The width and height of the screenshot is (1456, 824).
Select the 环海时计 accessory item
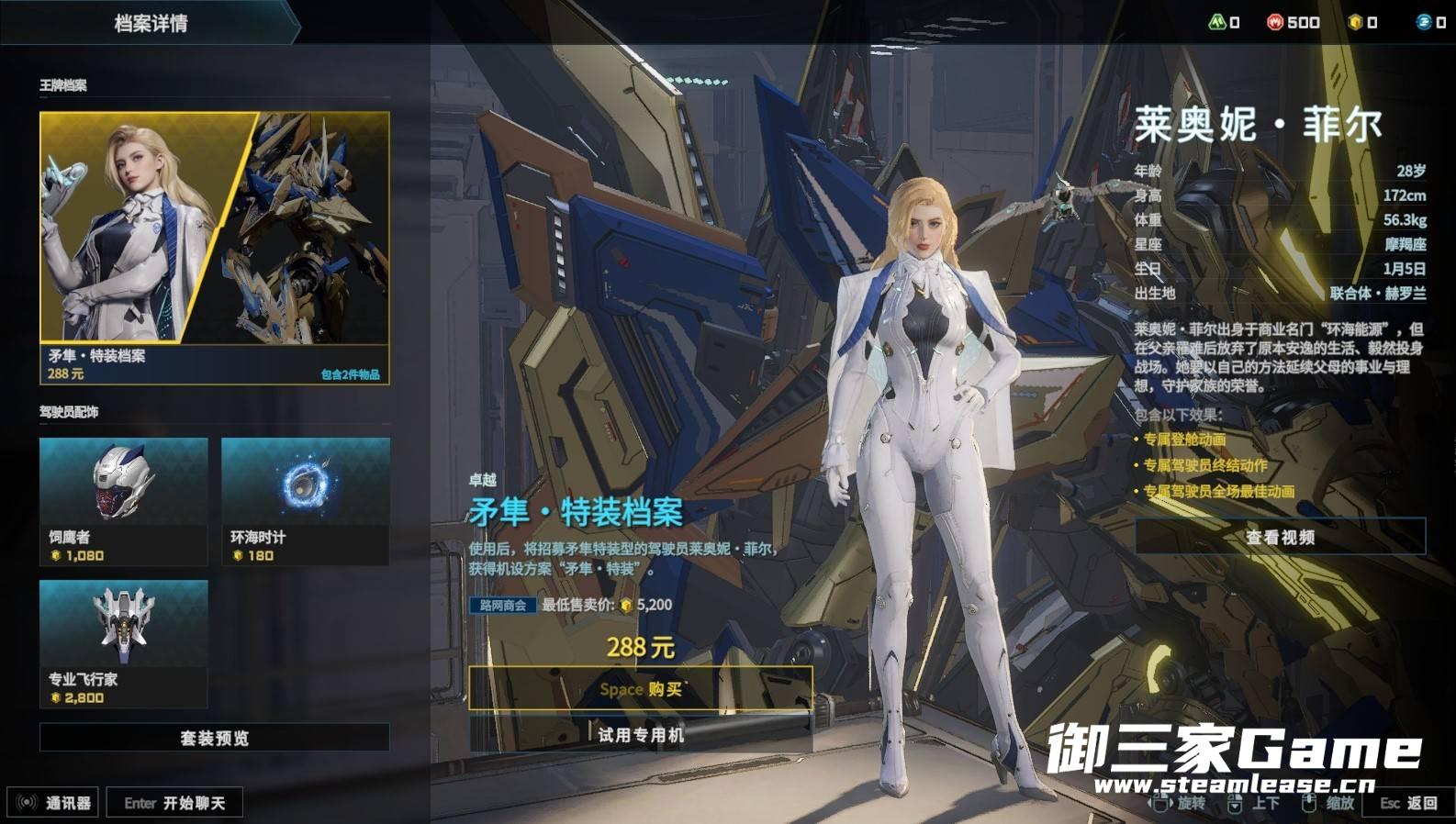(x=305, y=501)
